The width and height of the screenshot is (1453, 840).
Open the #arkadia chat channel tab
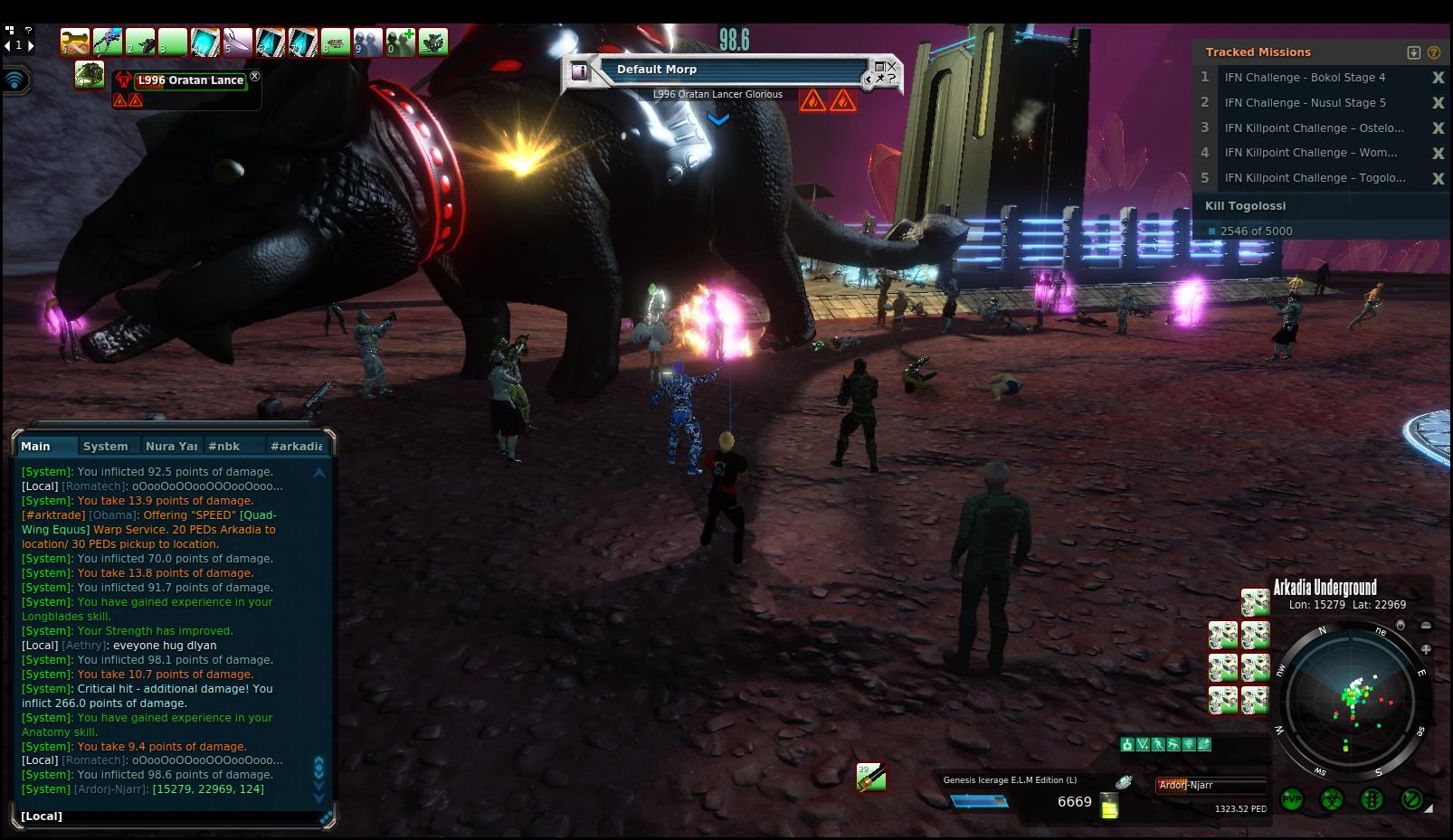coord(296,446)
